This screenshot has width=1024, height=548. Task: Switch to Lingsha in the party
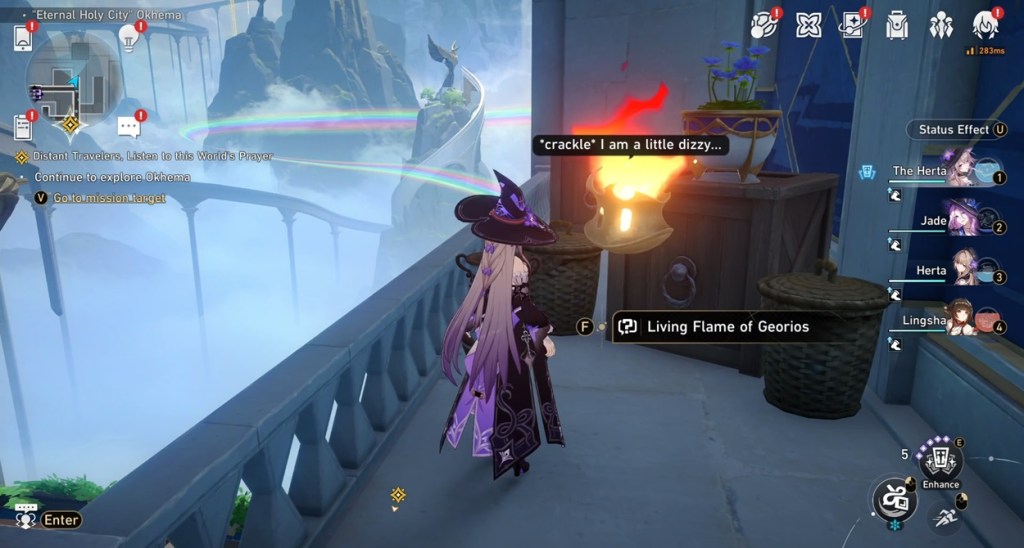[x=960, y=318]
